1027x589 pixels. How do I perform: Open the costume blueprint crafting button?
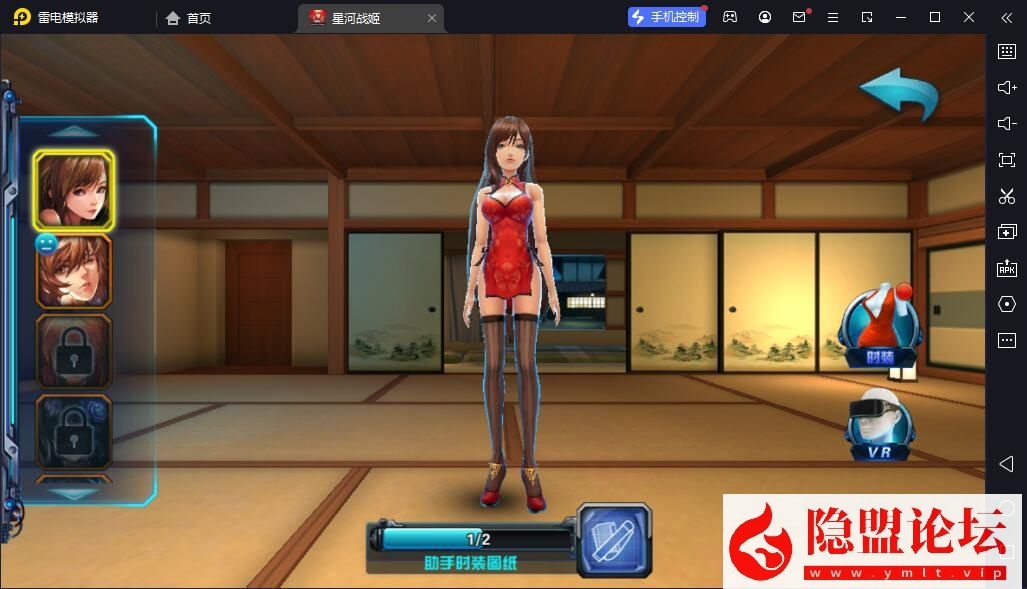coord(614,540)
